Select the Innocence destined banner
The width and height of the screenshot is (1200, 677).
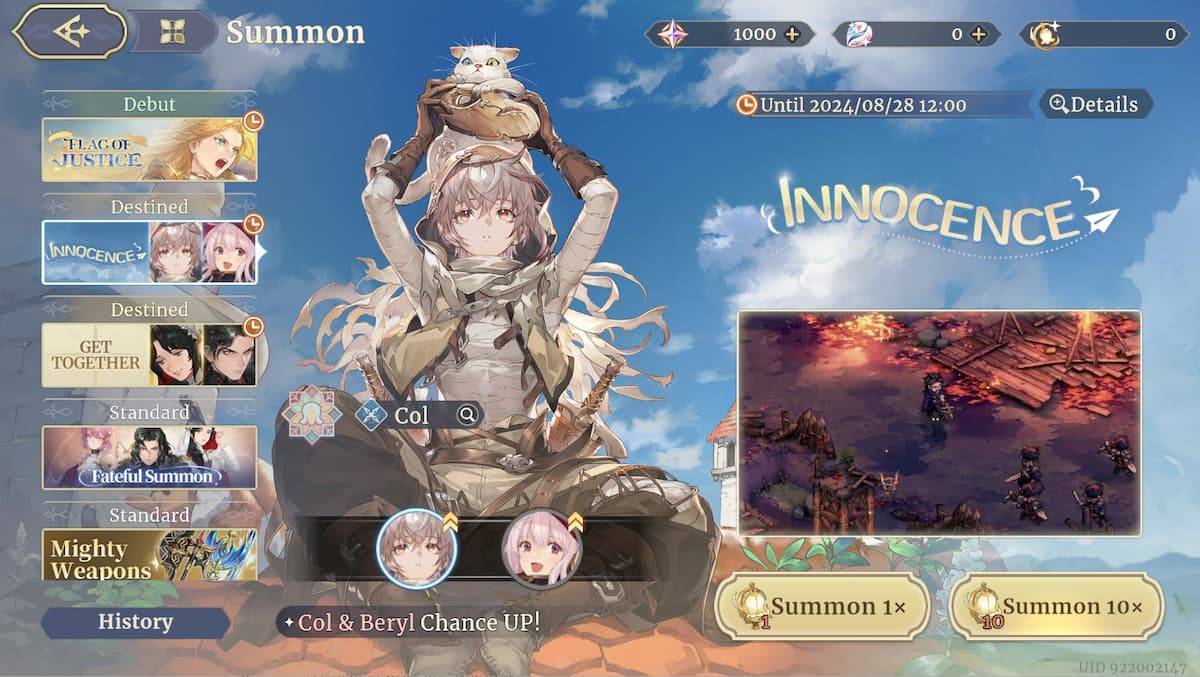pyautogui.click(x=149, y=252)
